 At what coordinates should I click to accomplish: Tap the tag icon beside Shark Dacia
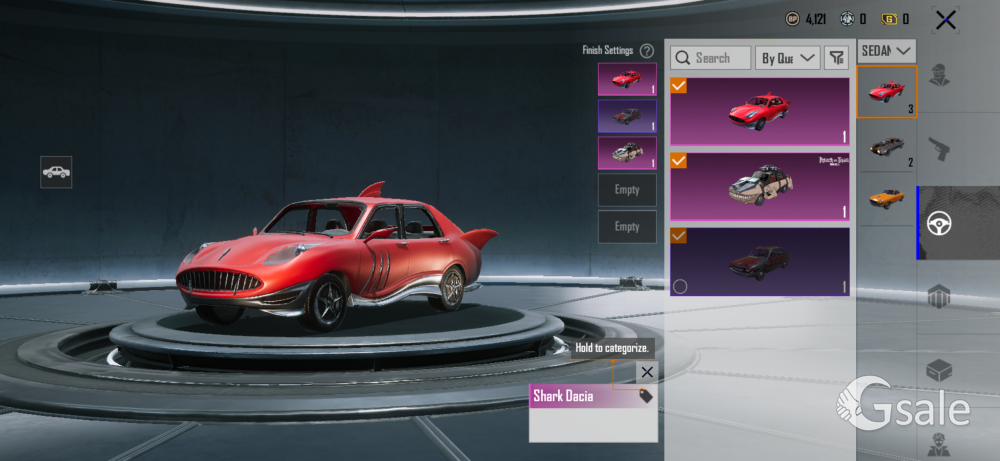click(x=646, y=396)
